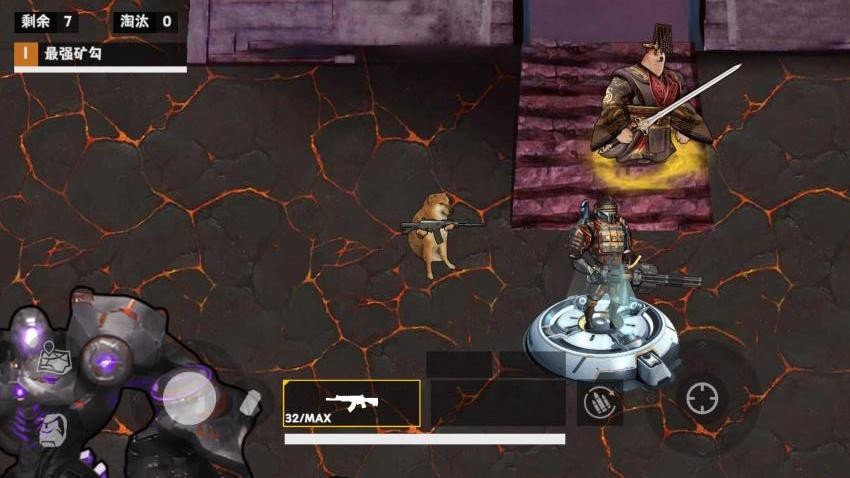Tap the helmet icon on the left
Screen dimensions: 850x478
[53, 430]
